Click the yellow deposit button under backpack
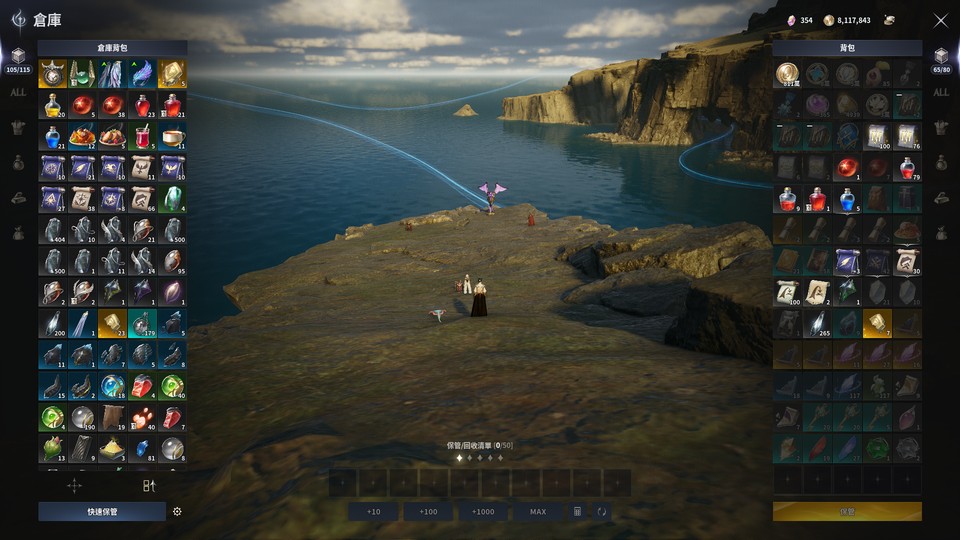 point(847,511)
